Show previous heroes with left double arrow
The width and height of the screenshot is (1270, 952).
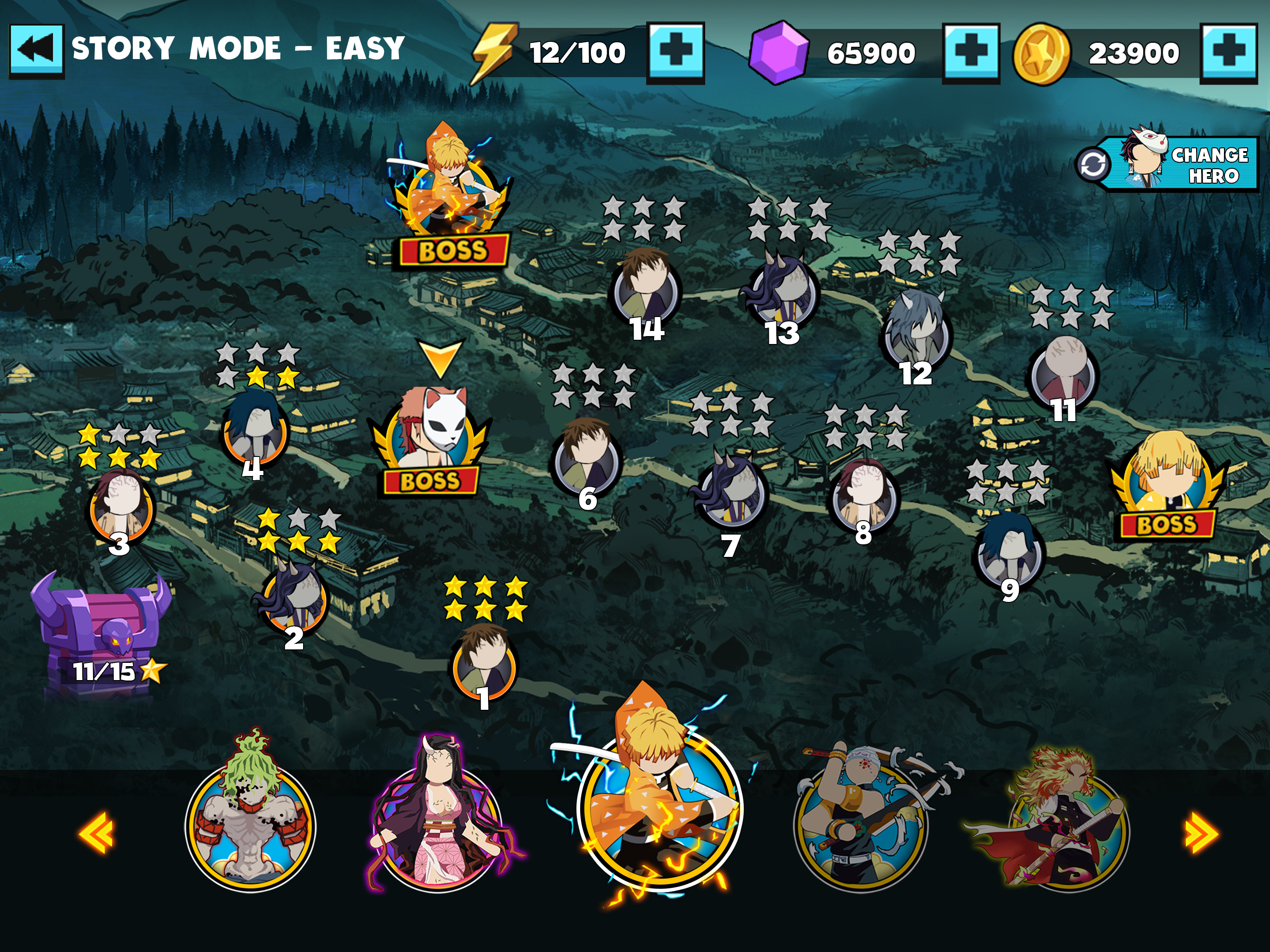click(x=96, y=832)
